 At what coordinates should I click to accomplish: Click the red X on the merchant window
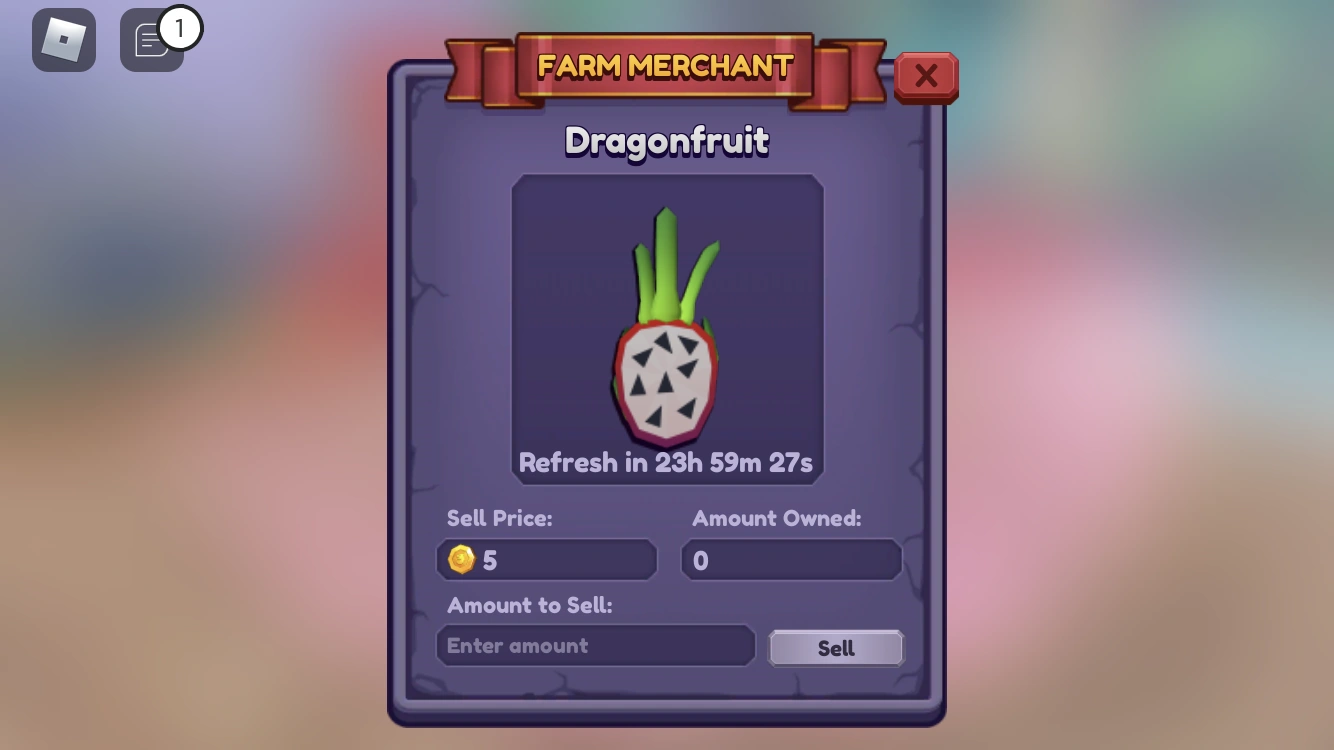(x=925, y=76)
